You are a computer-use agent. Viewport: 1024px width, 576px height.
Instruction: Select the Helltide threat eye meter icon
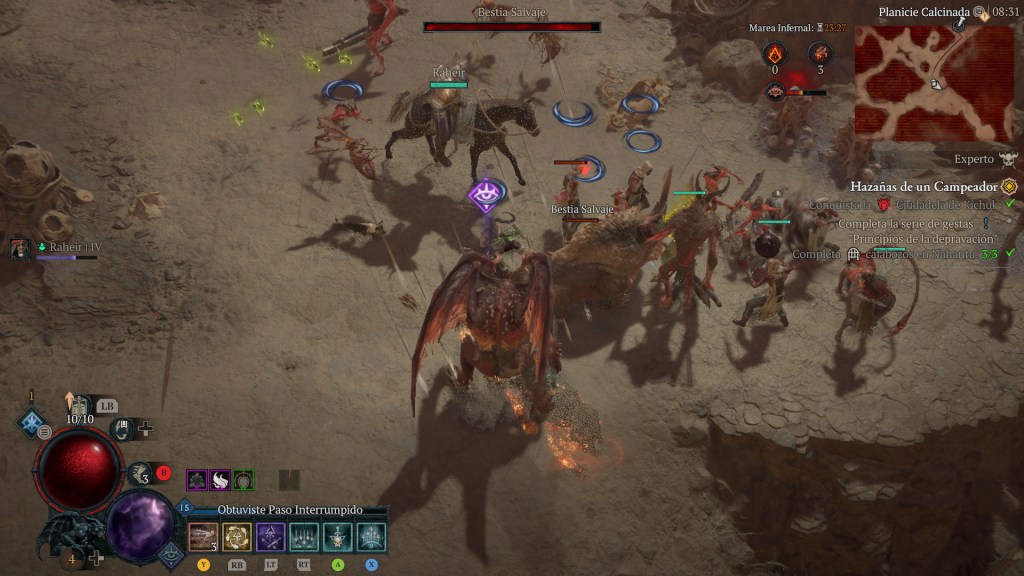(x=775, y=92)
